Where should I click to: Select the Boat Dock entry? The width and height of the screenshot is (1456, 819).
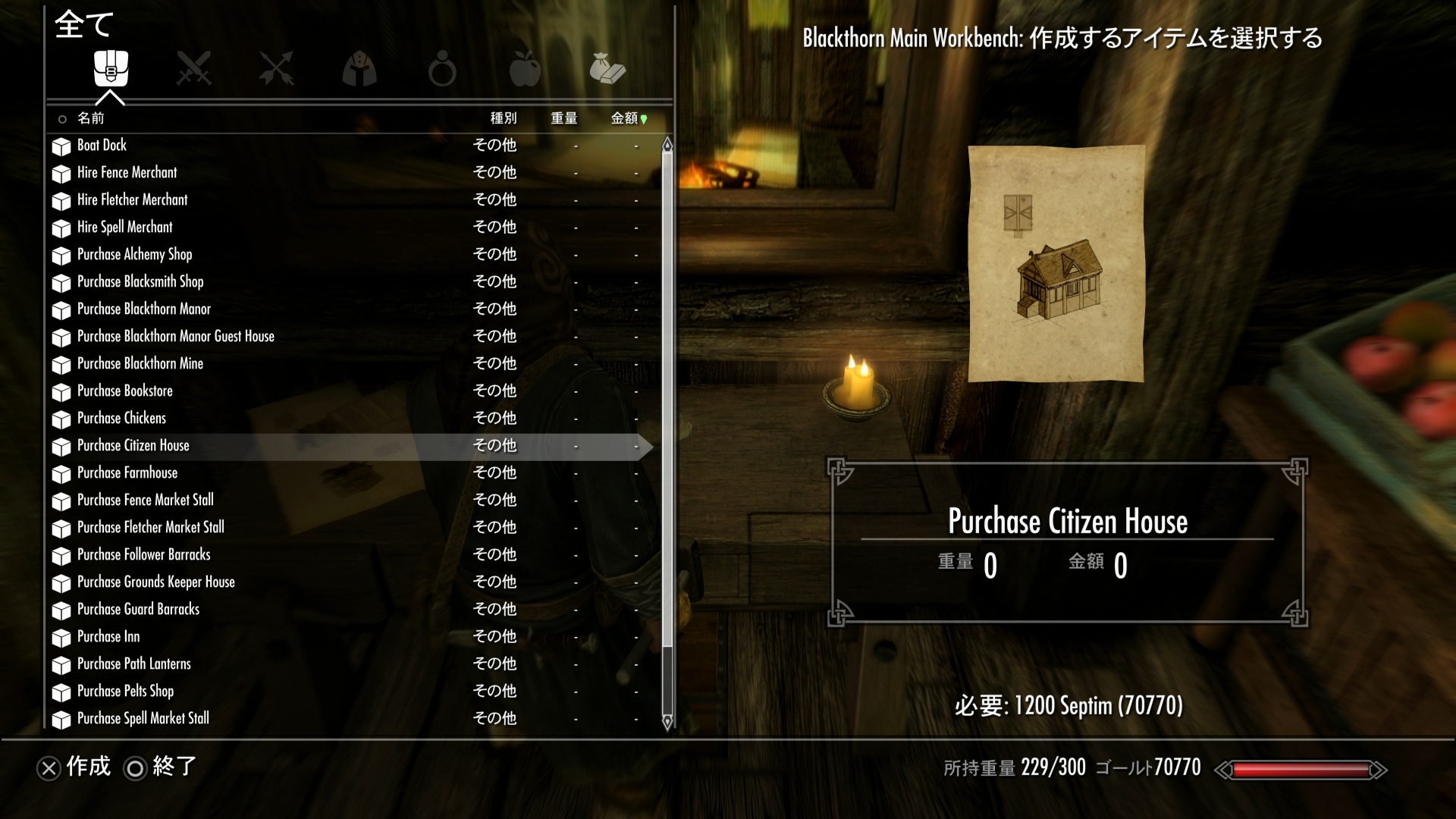pyautogui.click(x=102, y=146)
